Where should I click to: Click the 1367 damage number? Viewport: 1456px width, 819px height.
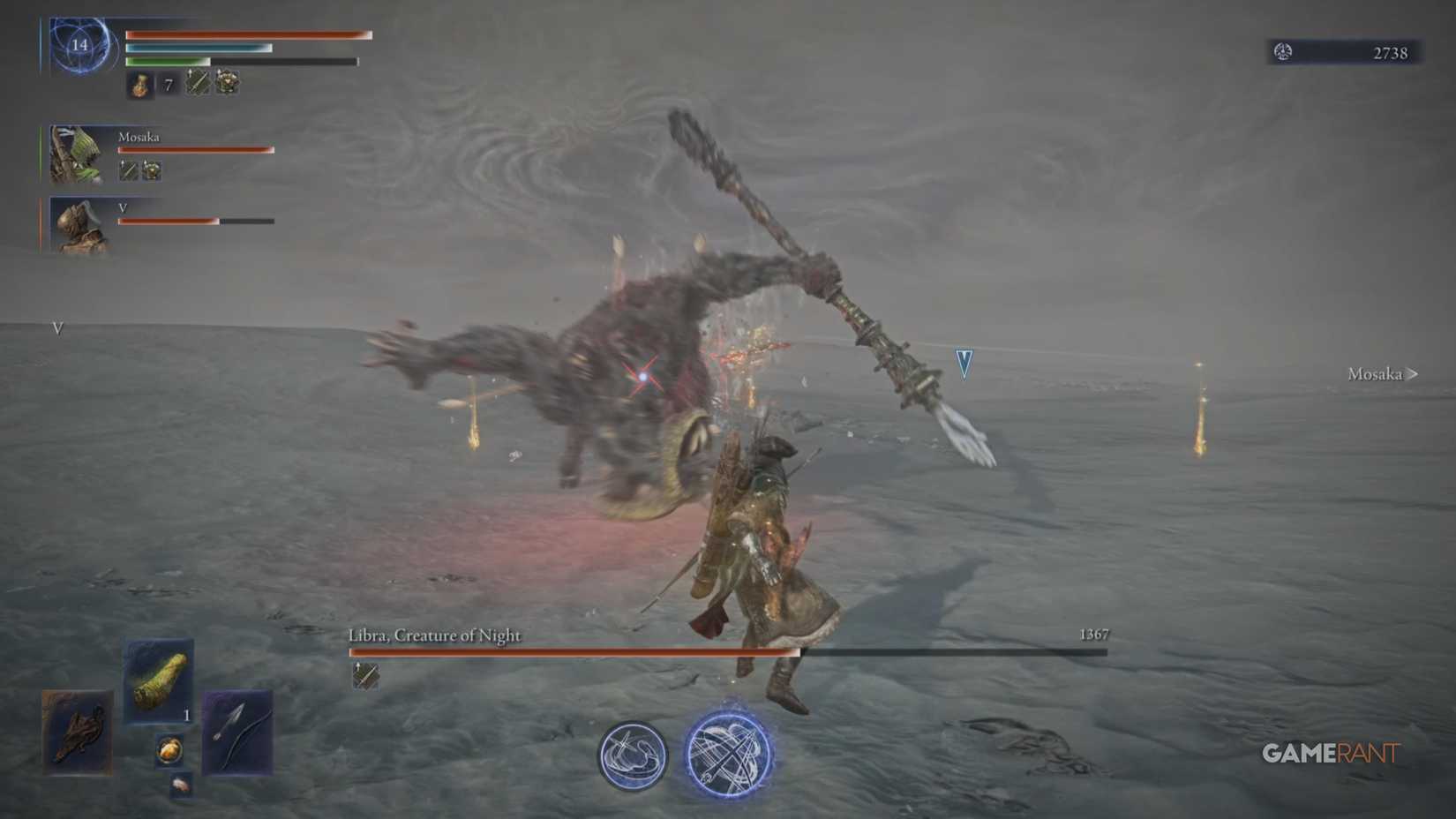1093,634
